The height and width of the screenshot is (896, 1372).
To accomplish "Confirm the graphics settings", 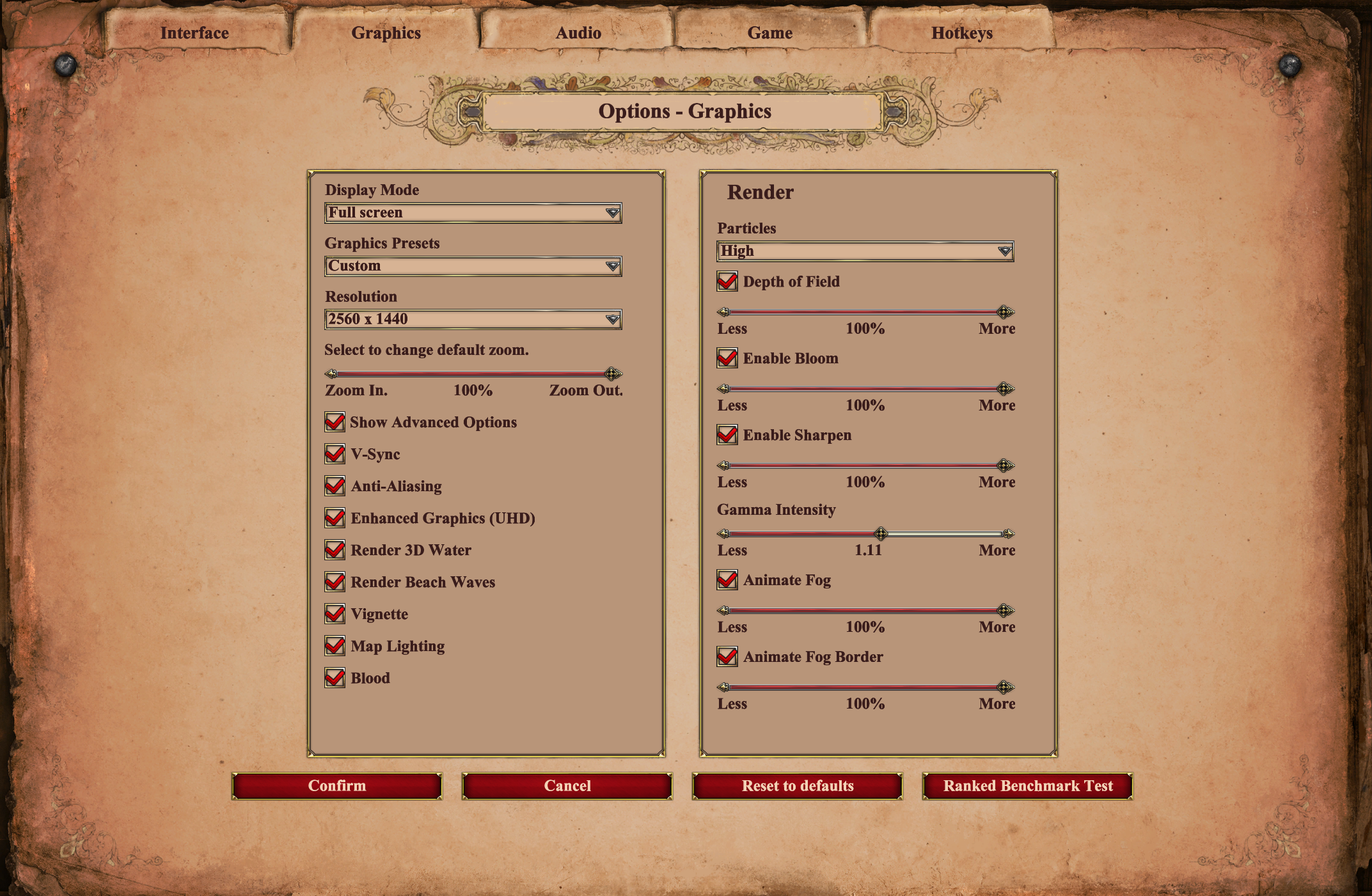I will (337, 786).
